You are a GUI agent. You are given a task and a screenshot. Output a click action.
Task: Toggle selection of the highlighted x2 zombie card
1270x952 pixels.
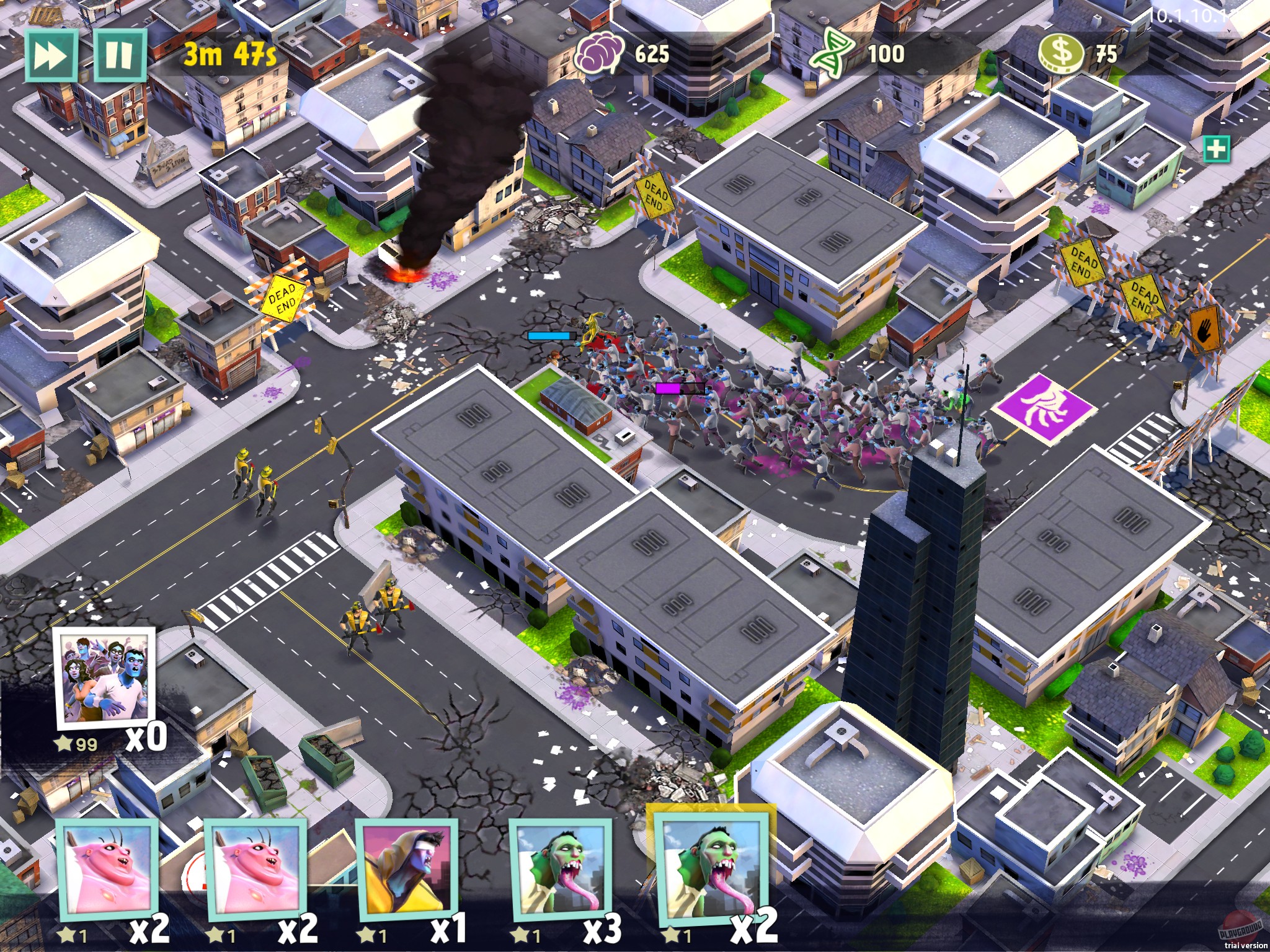(x=713, y=868)
